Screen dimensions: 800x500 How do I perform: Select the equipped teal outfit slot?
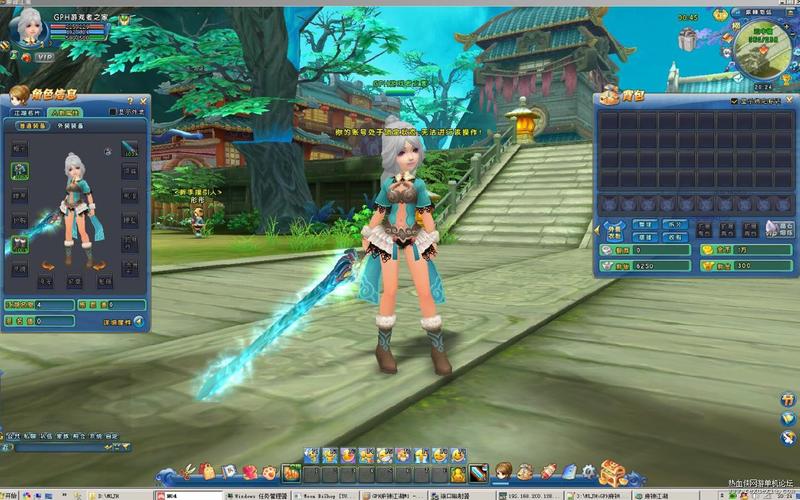20,172
